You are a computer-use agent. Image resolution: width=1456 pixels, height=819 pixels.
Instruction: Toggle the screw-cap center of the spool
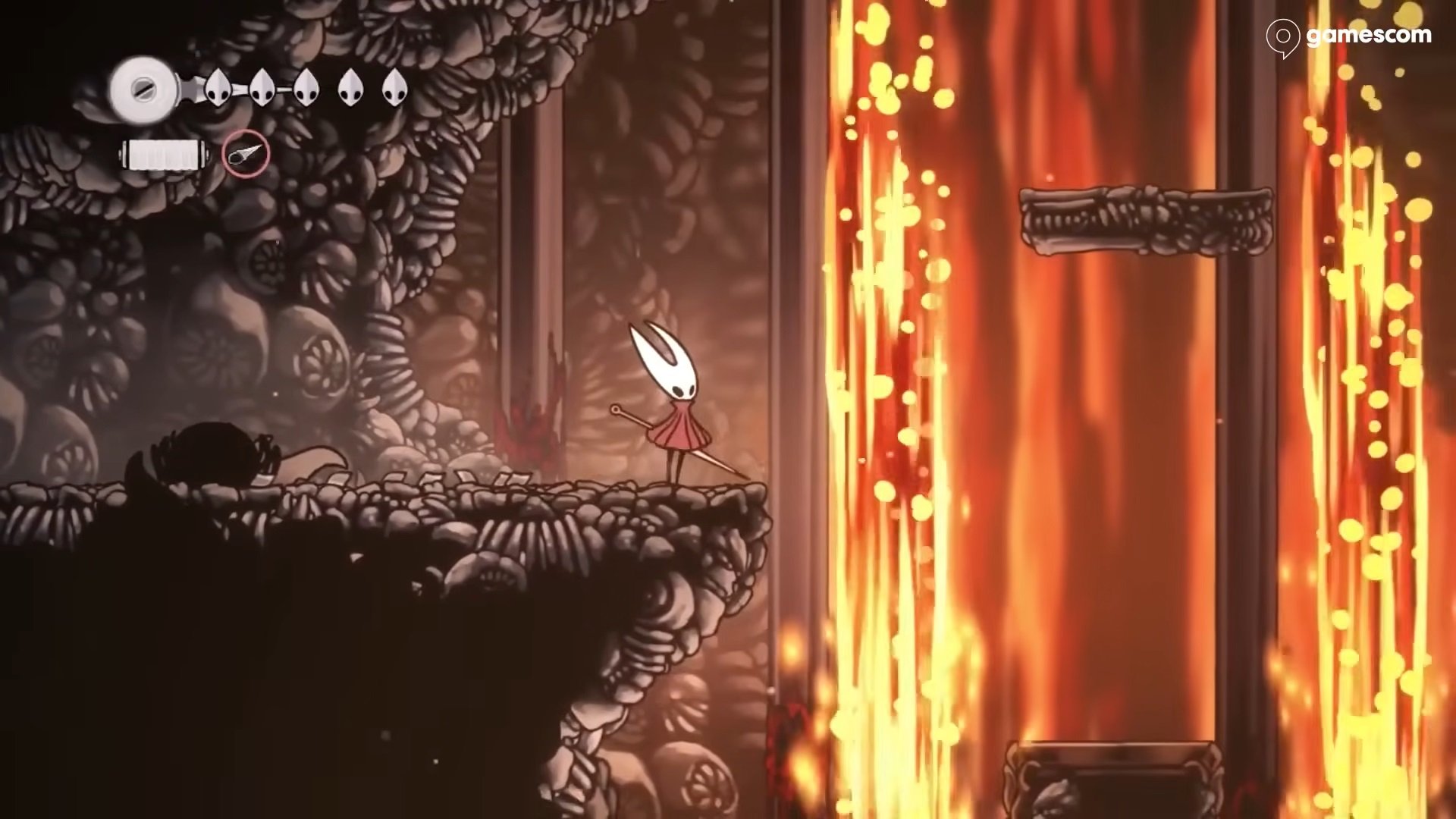(x=144, y=89)
